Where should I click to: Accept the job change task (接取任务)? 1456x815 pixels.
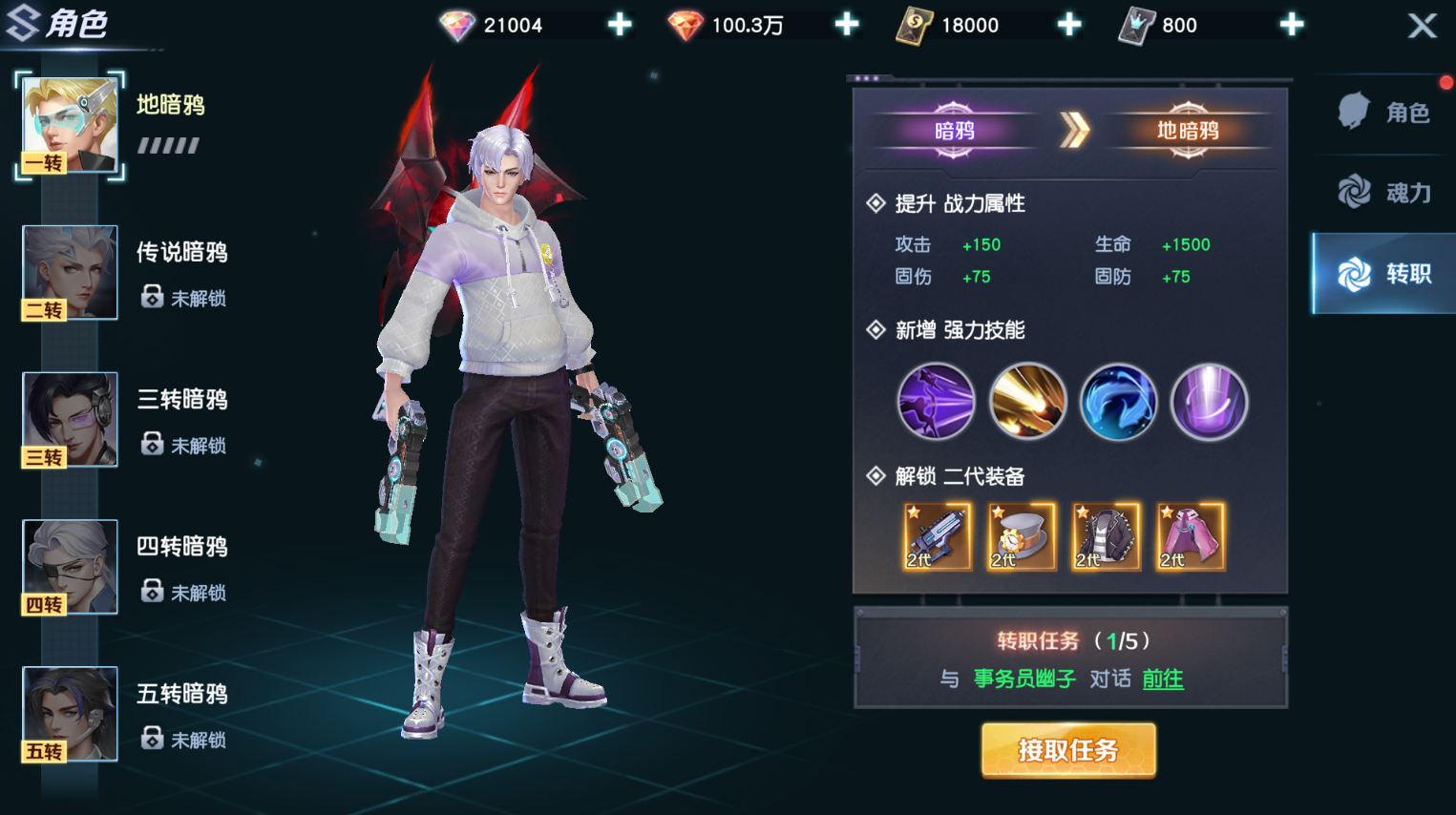coord(1067,750)
